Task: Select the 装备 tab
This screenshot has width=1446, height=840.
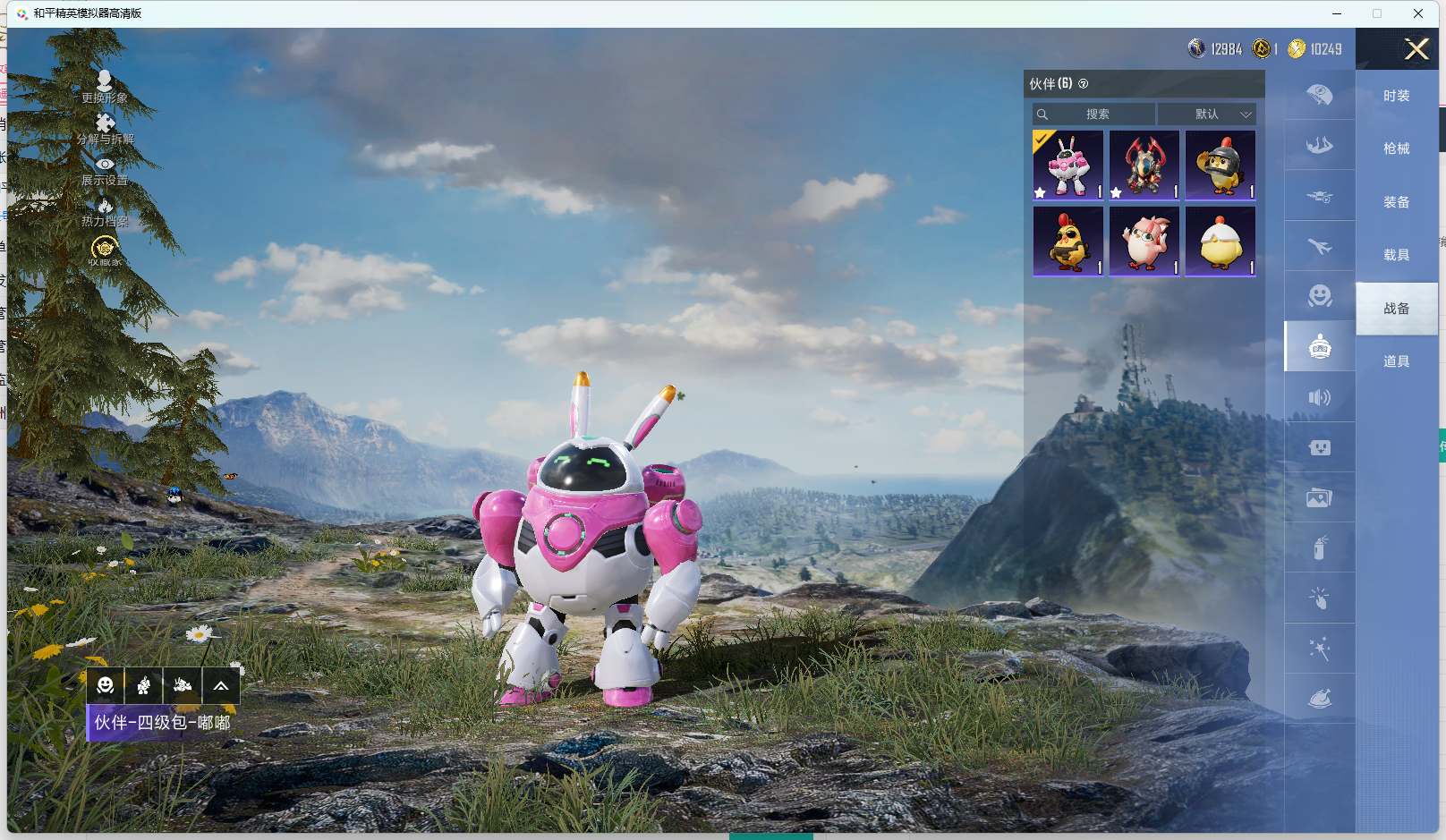Action: click(x=1396, y=202)
